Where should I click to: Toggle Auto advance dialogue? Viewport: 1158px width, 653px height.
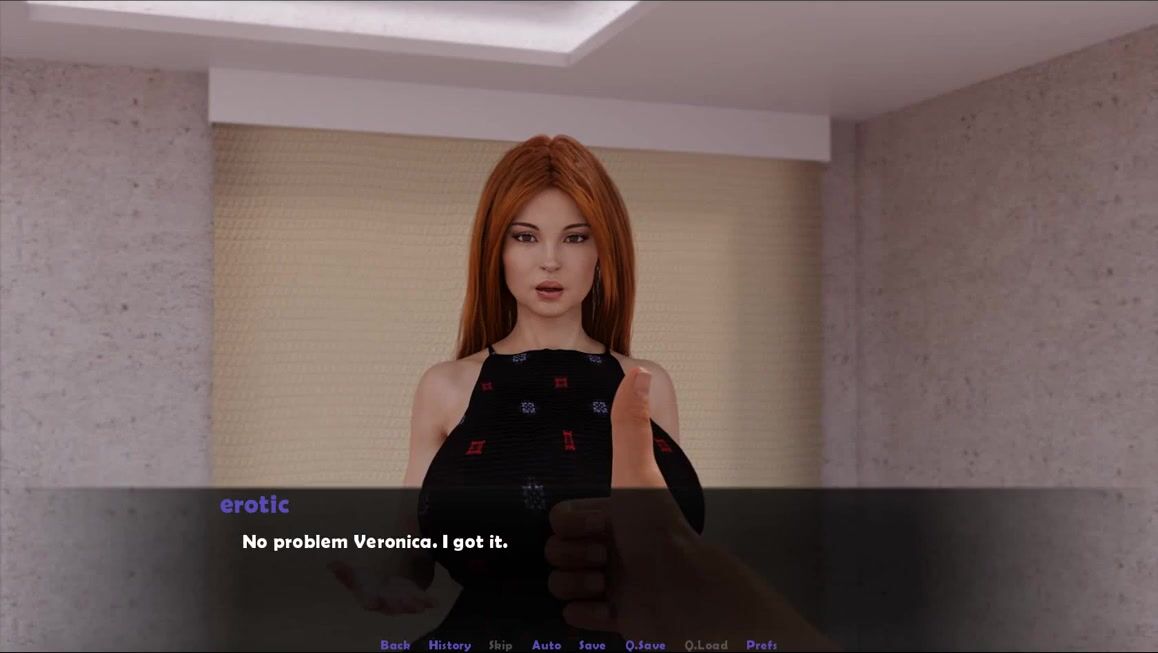click(x=546, y=645)
